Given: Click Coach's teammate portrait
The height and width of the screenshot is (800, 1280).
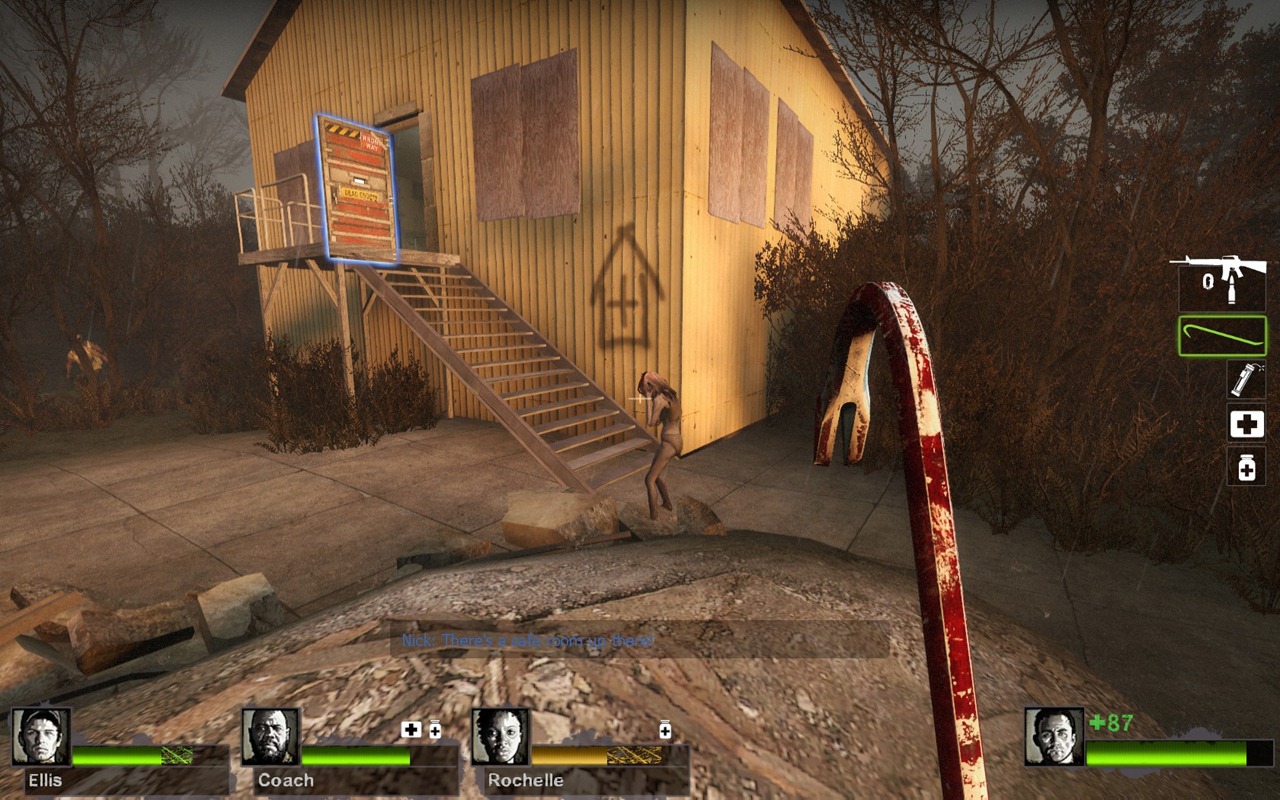Looking at the screenshot, I should click(270, 737).
